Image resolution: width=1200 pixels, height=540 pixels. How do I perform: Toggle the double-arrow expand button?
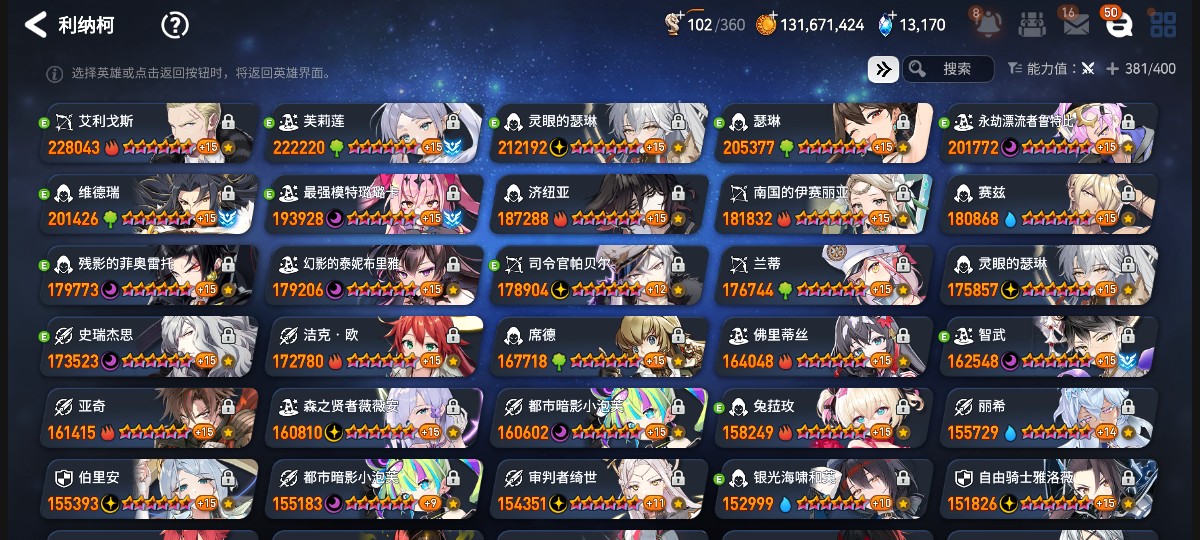click(882, 69)
